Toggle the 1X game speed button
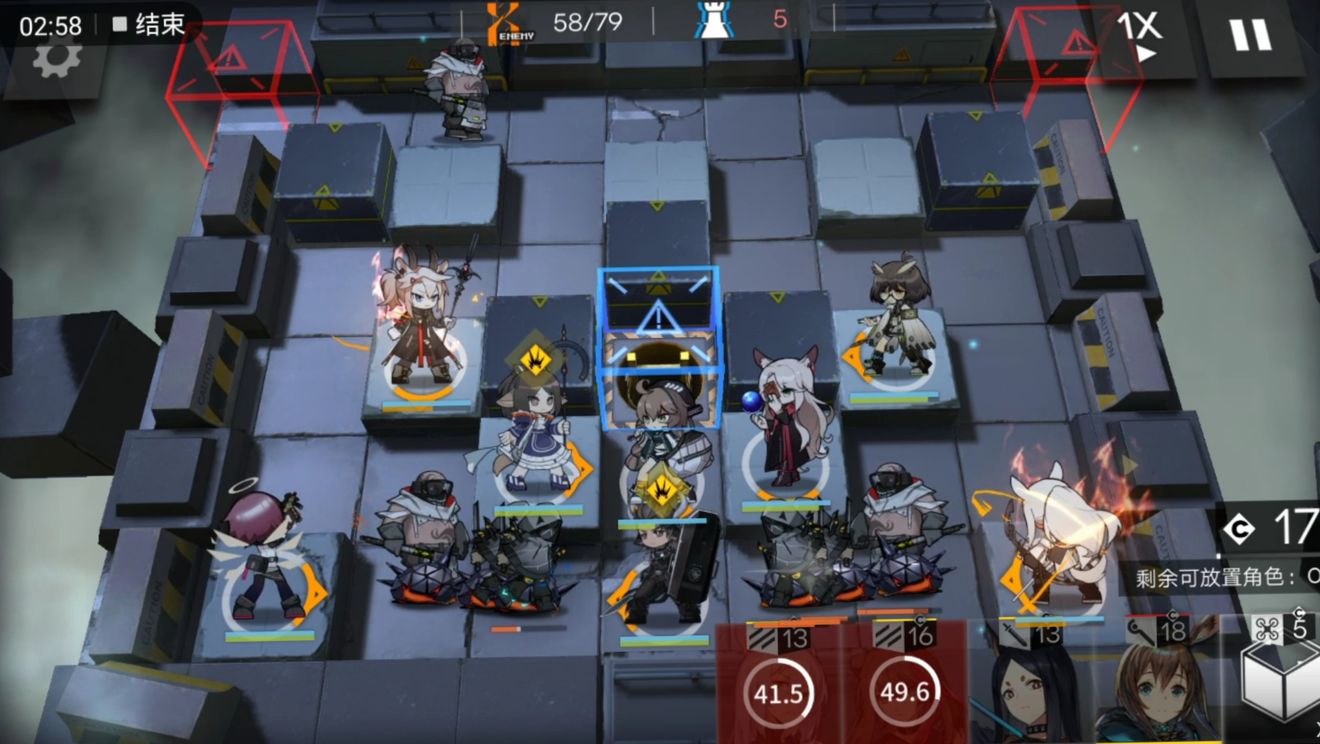The width and height of the screenshot is (1320, 744). pyautogui.click(x=1140, y=36)
